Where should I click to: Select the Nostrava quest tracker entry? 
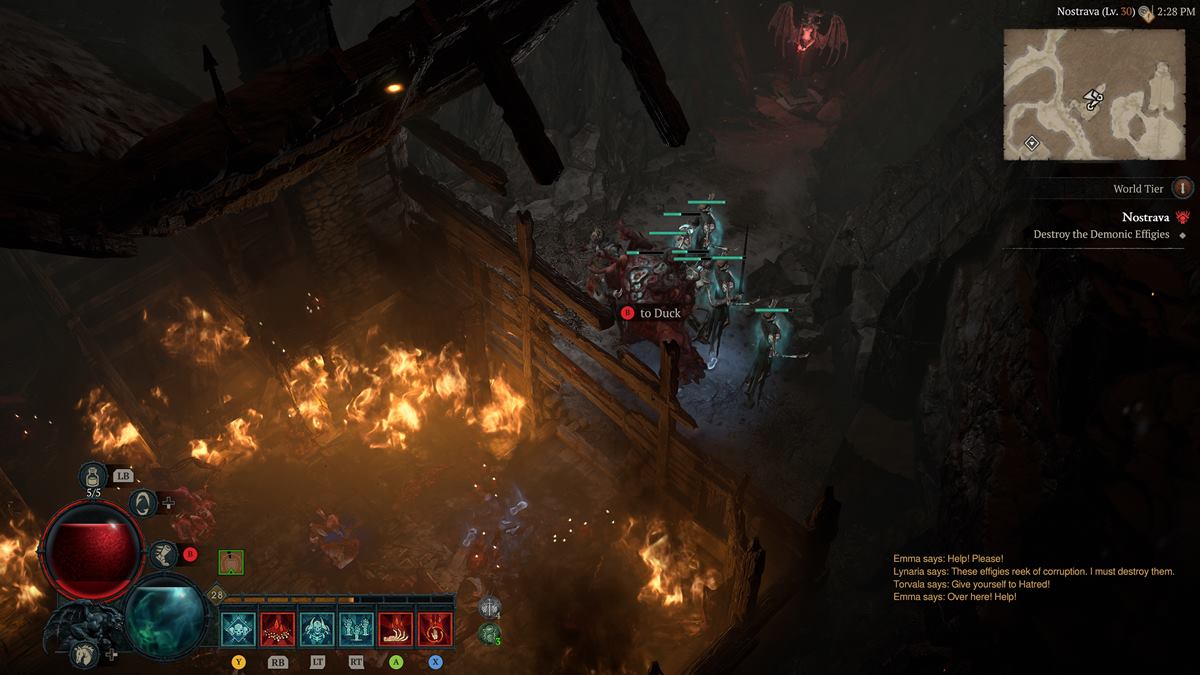(x=1145, y=217)
